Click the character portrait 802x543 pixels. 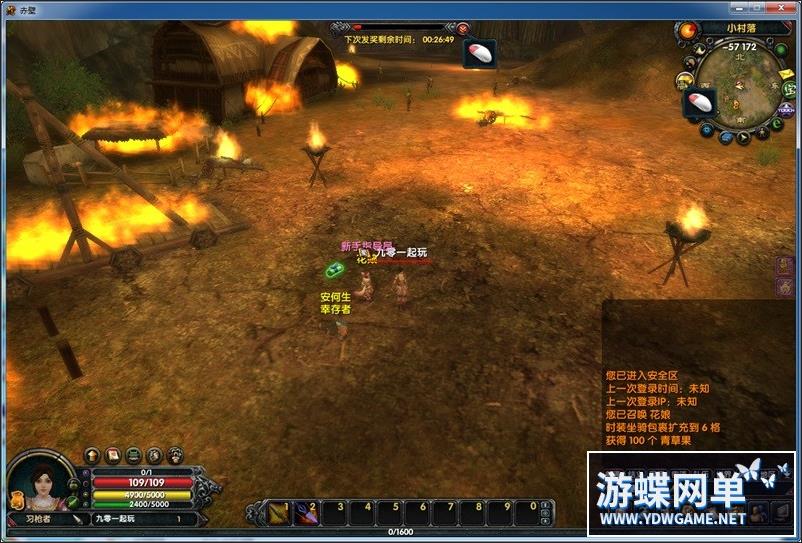[x=42, y=484]
